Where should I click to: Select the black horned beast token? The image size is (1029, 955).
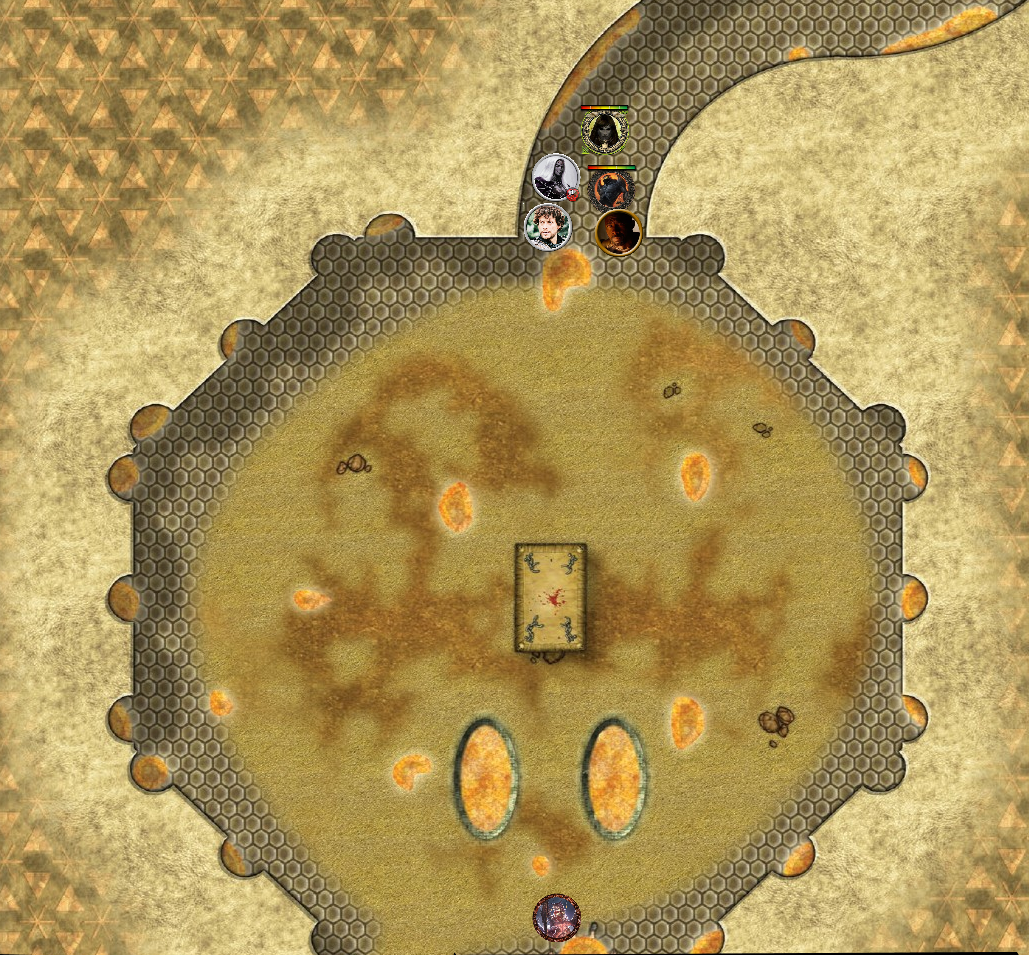[x=610, y=189]
